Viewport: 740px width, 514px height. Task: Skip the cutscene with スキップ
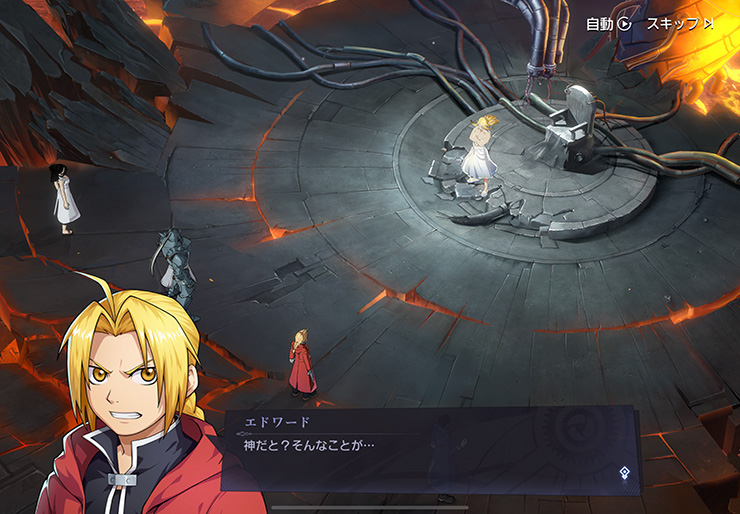[679, 23]
